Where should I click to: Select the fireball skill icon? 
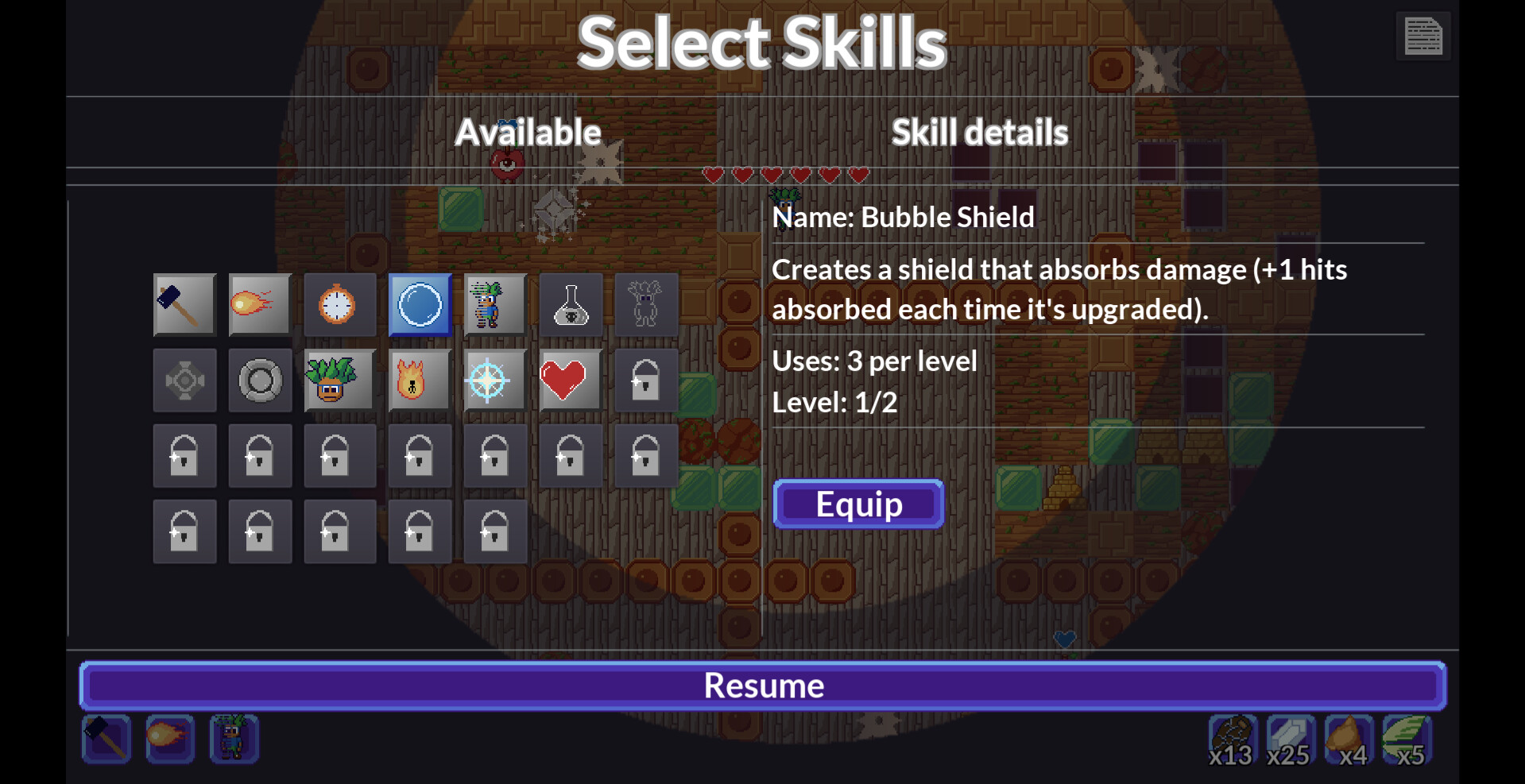[x=260, y=304]
